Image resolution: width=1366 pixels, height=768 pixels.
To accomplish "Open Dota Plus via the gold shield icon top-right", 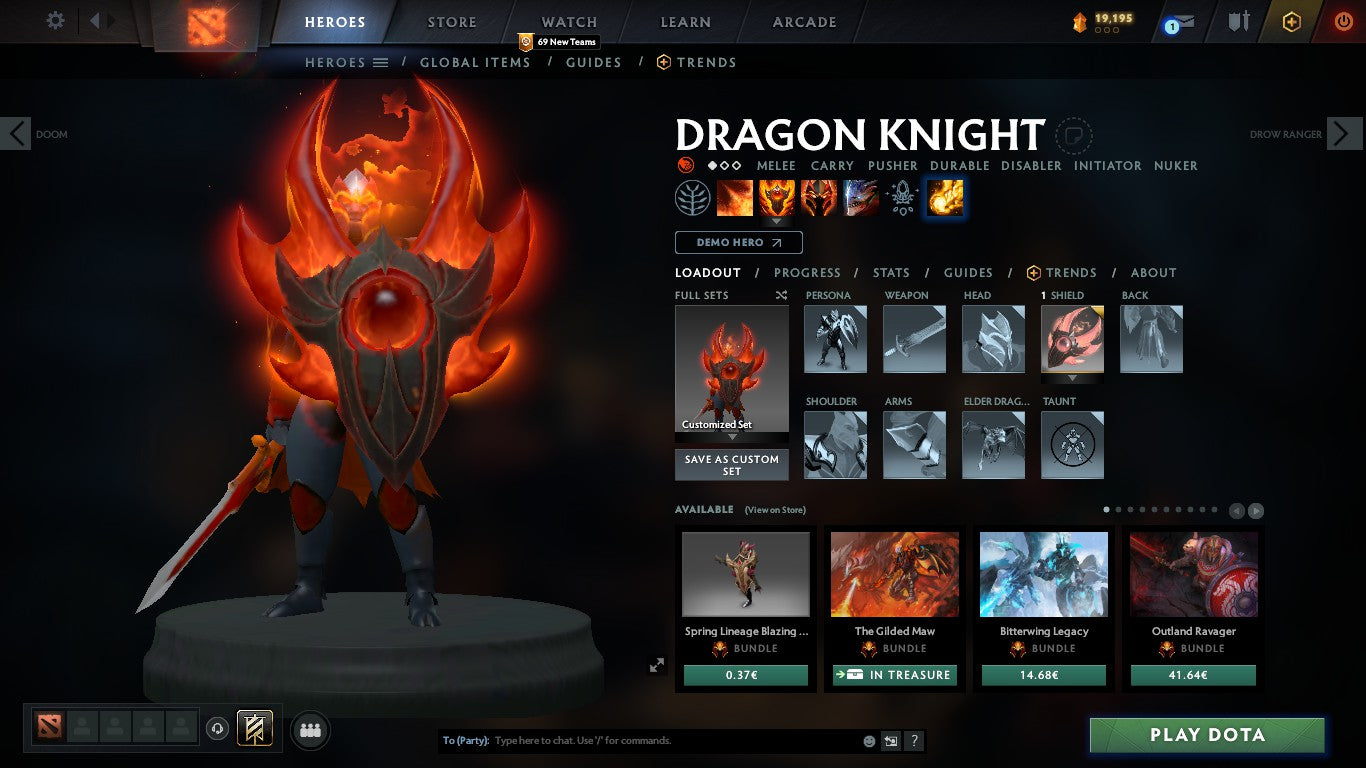I will click(x=1290, y=20).
